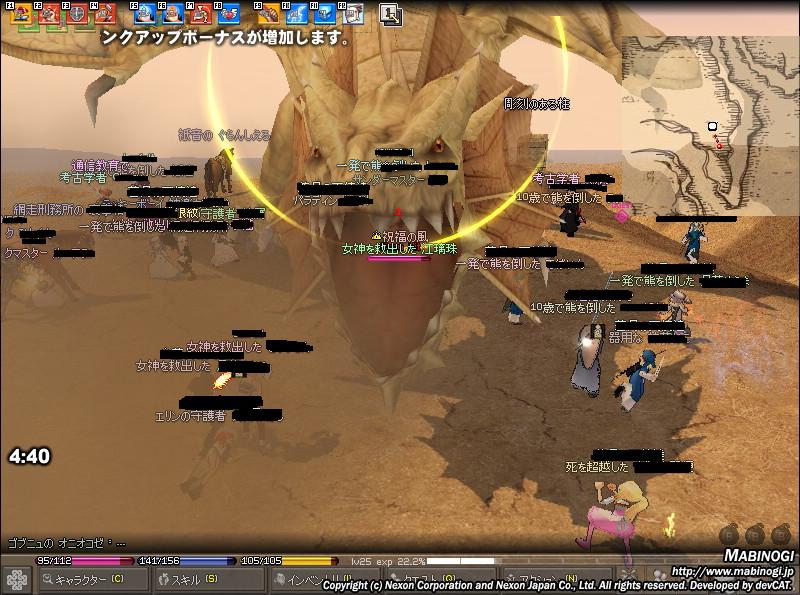This screenshot has width=800, height=595.
Task: Trigger the F4 hotbar skill icon
Action: click(x=105, y=14)
